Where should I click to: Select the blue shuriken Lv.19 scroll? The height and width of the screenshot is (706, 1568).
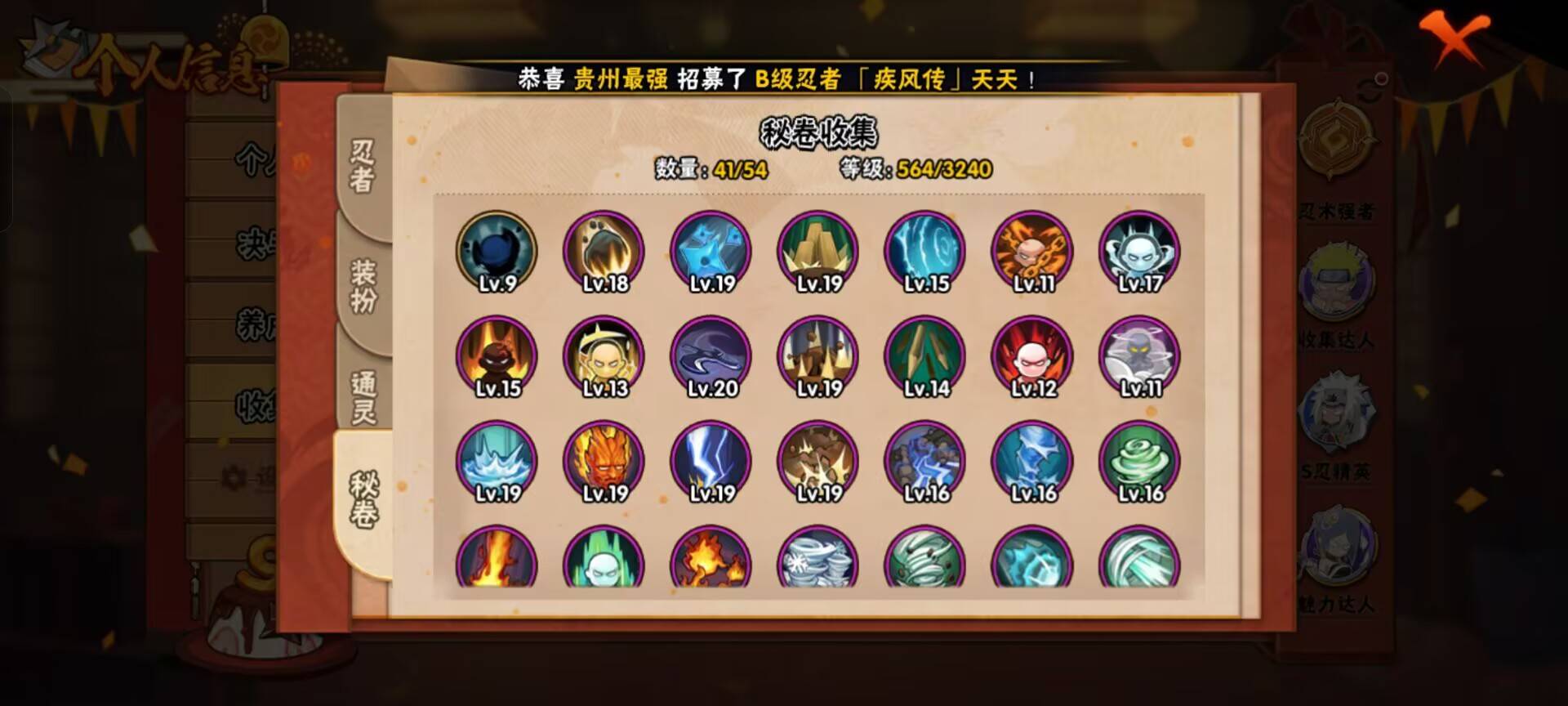click(710, 253)
